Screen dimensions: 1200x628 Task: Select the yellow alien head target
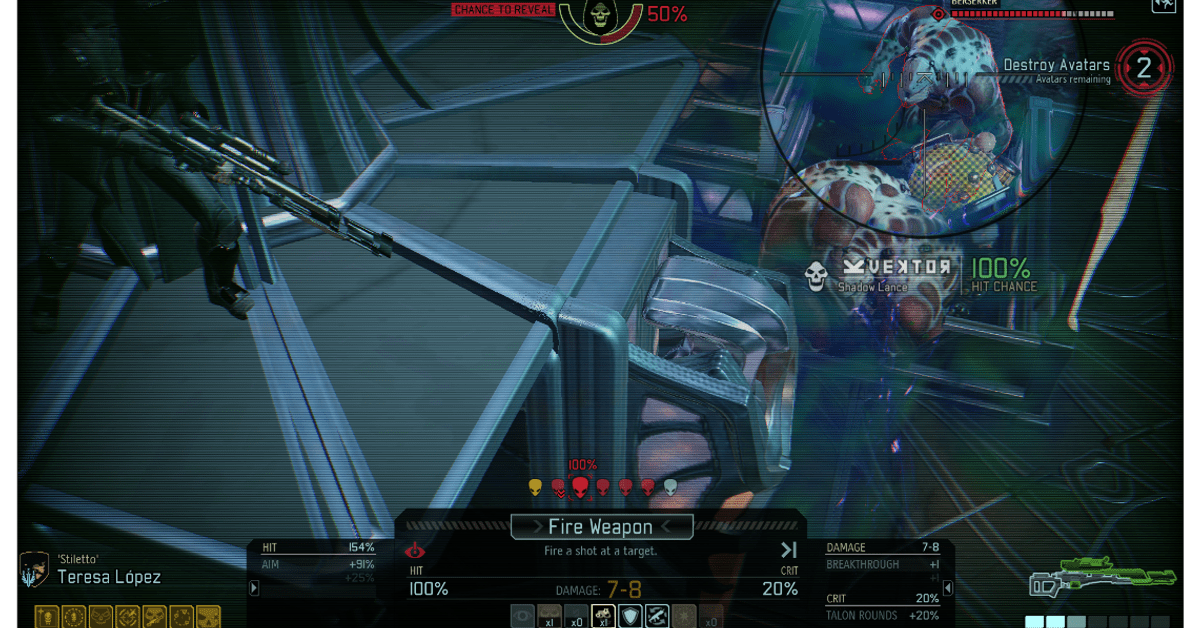coord(535,487)
